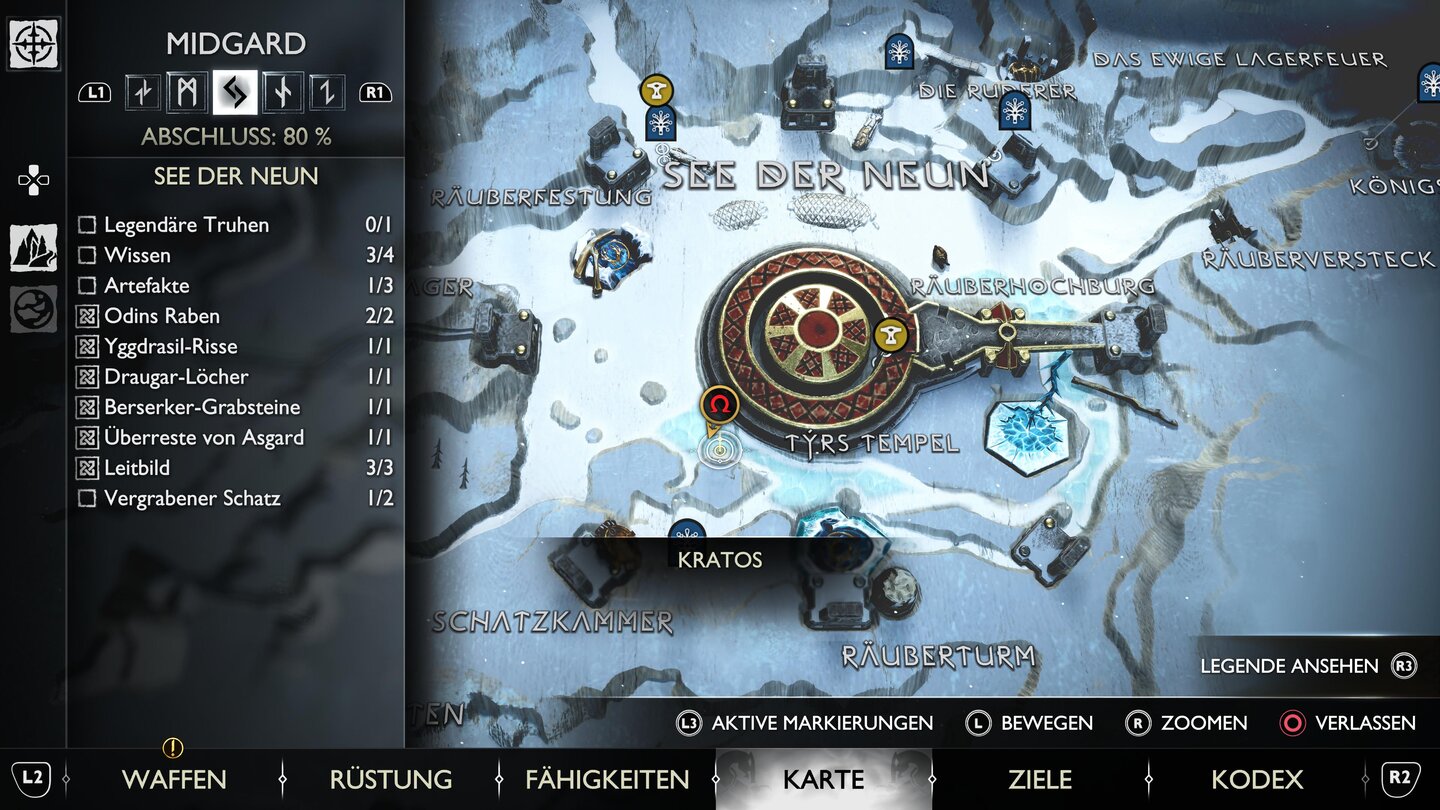Image resolution: width=1440 pixels, height=810 pixels.
Task: Uncheck the completed Odins Raben entry
Action: pos(87,316)
